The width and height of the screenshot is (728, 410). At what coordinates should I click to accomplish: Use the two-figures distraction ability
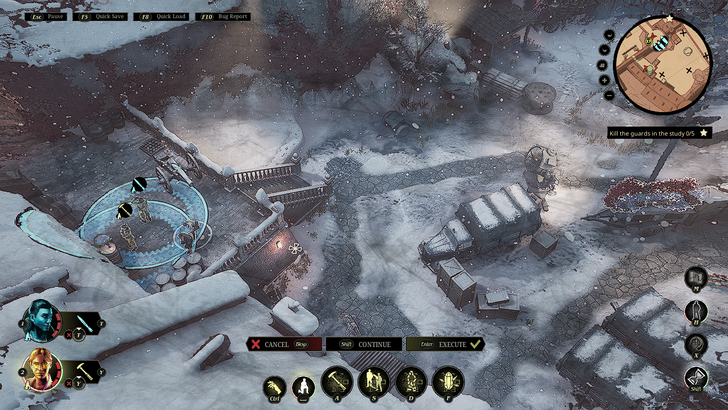373,381
